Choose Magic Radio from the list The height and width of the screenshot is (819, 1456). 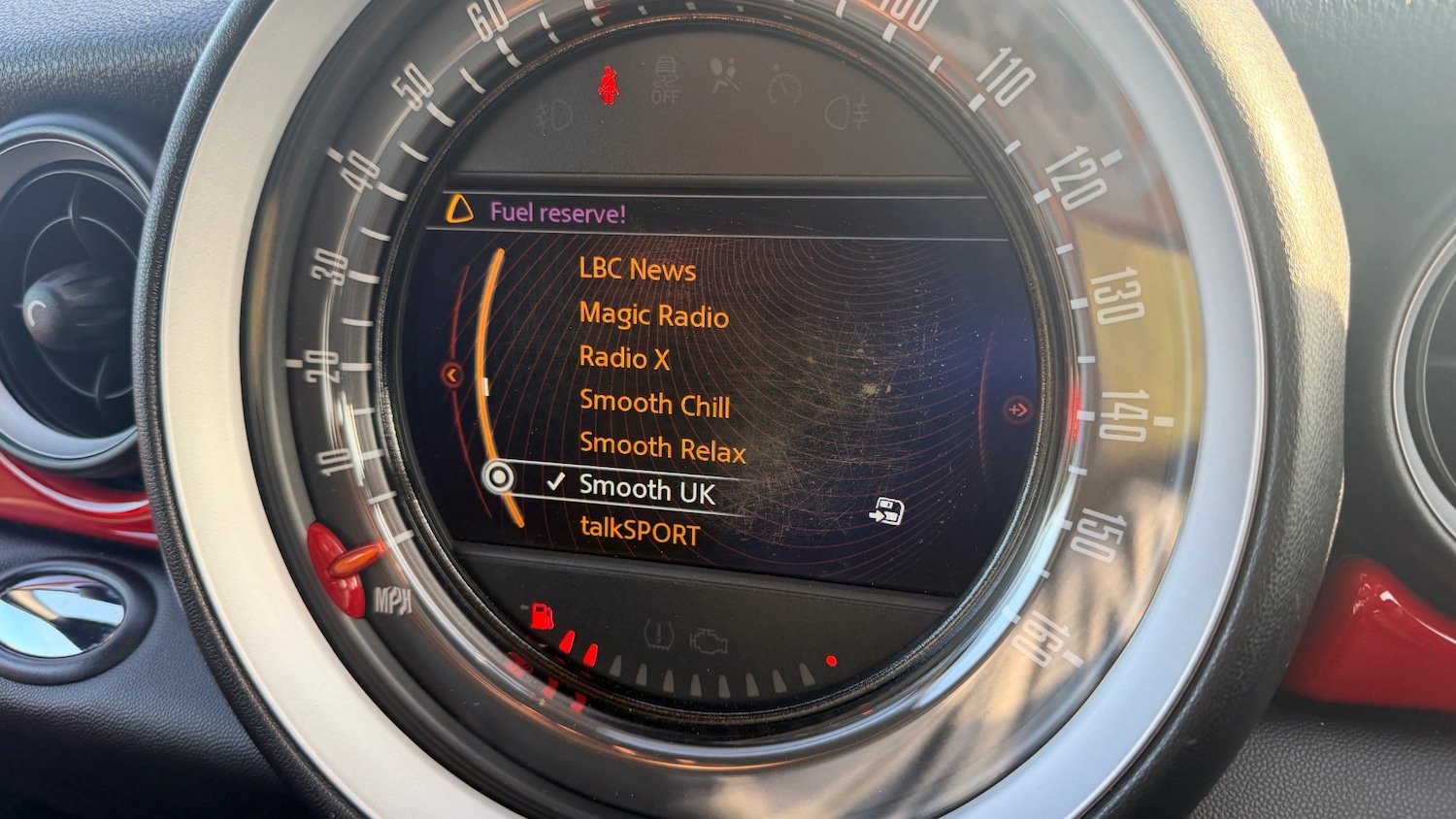point(653,315)
